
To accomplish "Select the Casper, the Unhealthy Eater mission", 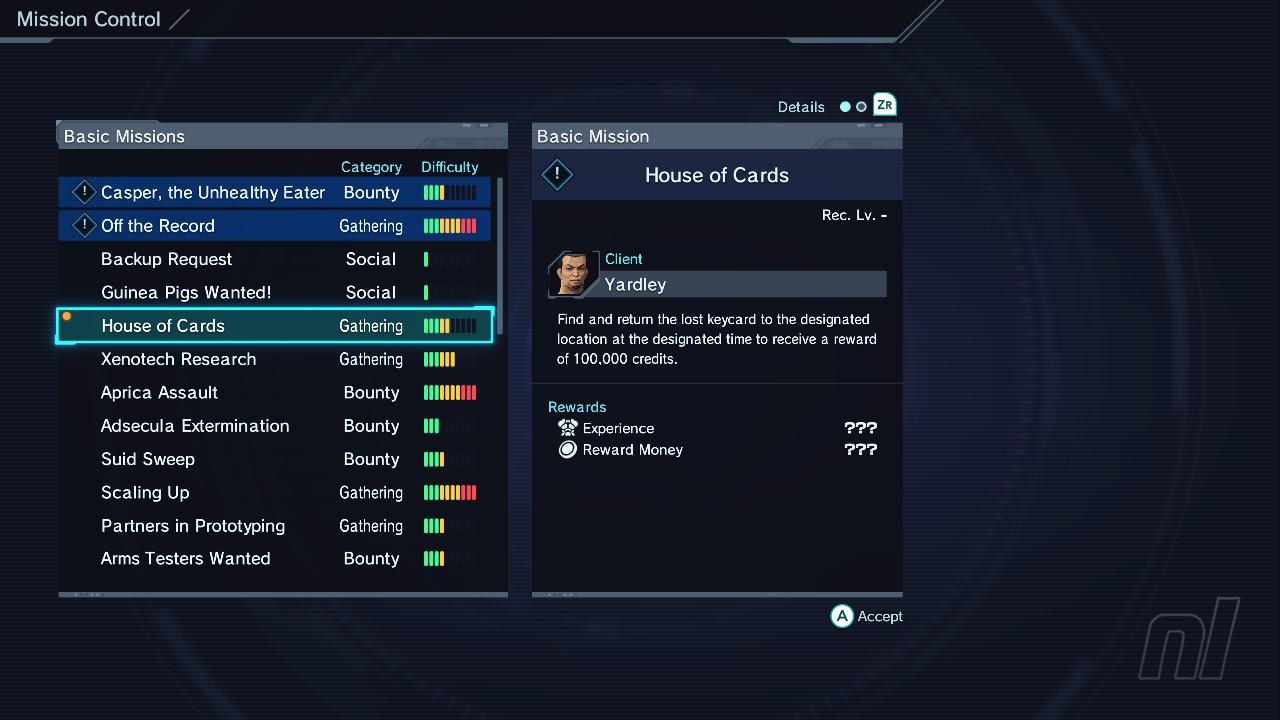I will point(213,193).
